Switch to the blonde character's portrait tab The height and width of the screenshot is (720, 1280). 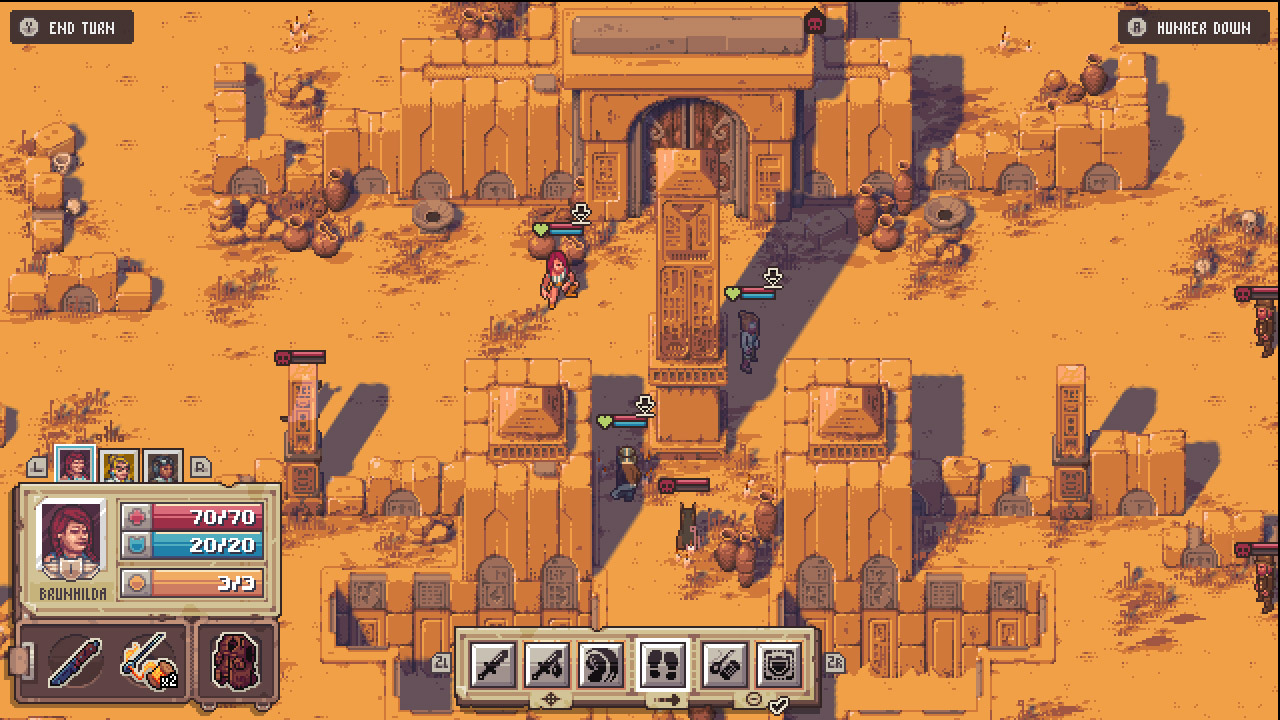click(x=119, y=467)
